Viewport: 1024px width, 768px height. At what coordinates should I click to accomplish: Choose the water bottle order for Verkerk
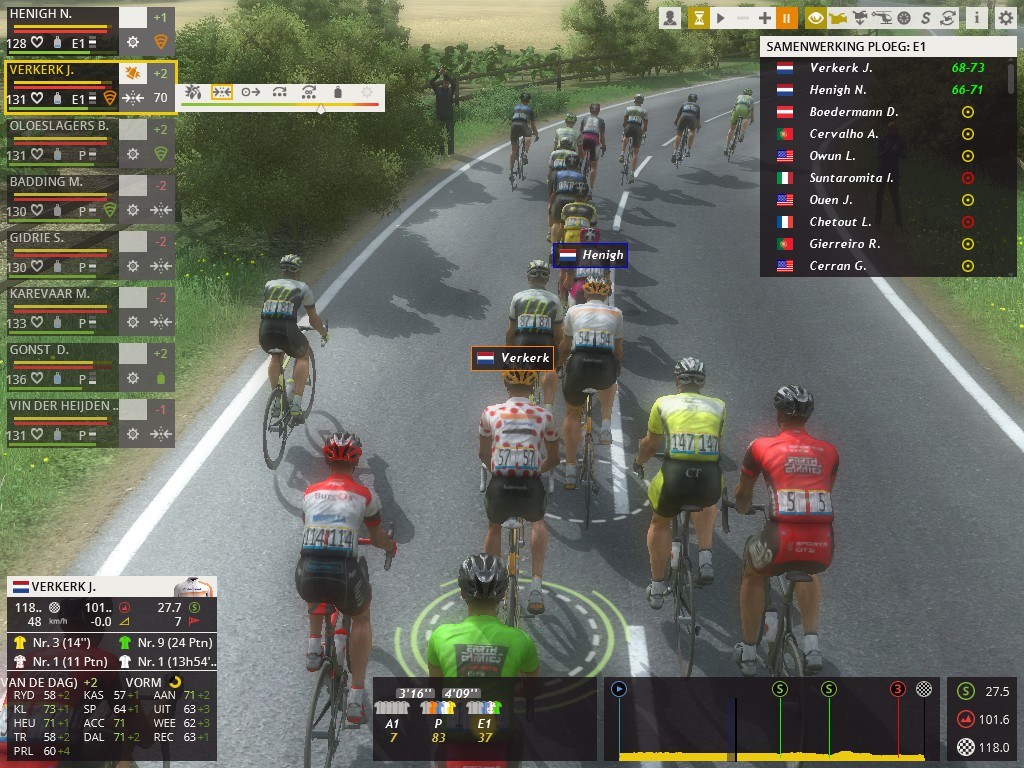tap(338, 92)
